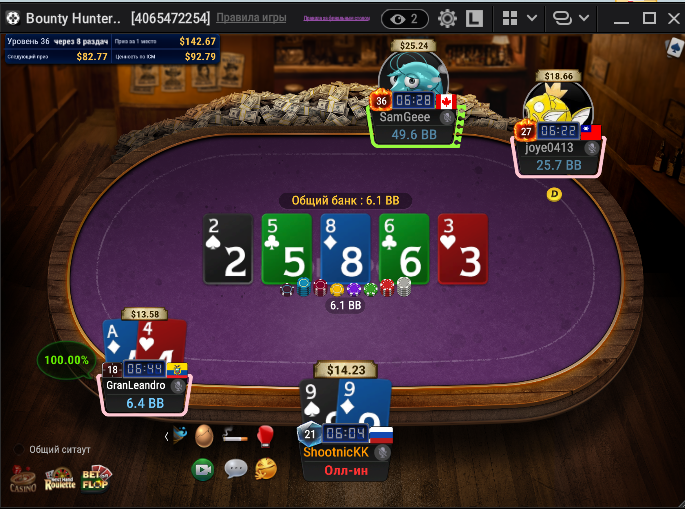Click the spectators eye counter

pyautogui.click(x=406, y=18)
